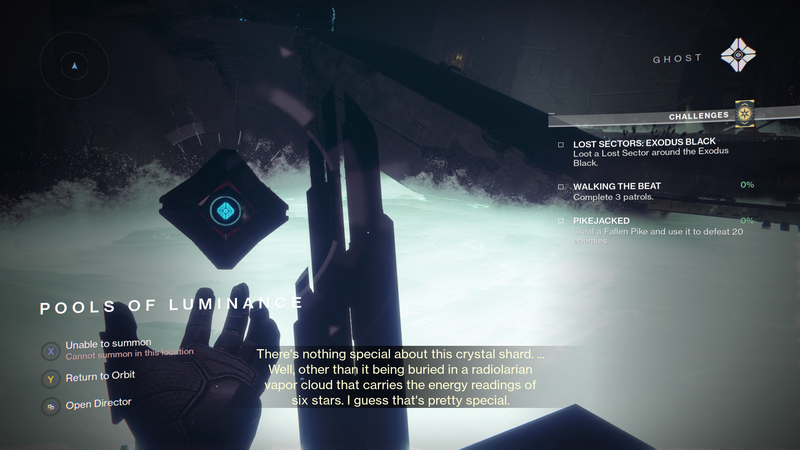The width and height of the screenshot is (800, 450).
Task: Click the gold Challenges emblem icon
Action: click(743, 114)
